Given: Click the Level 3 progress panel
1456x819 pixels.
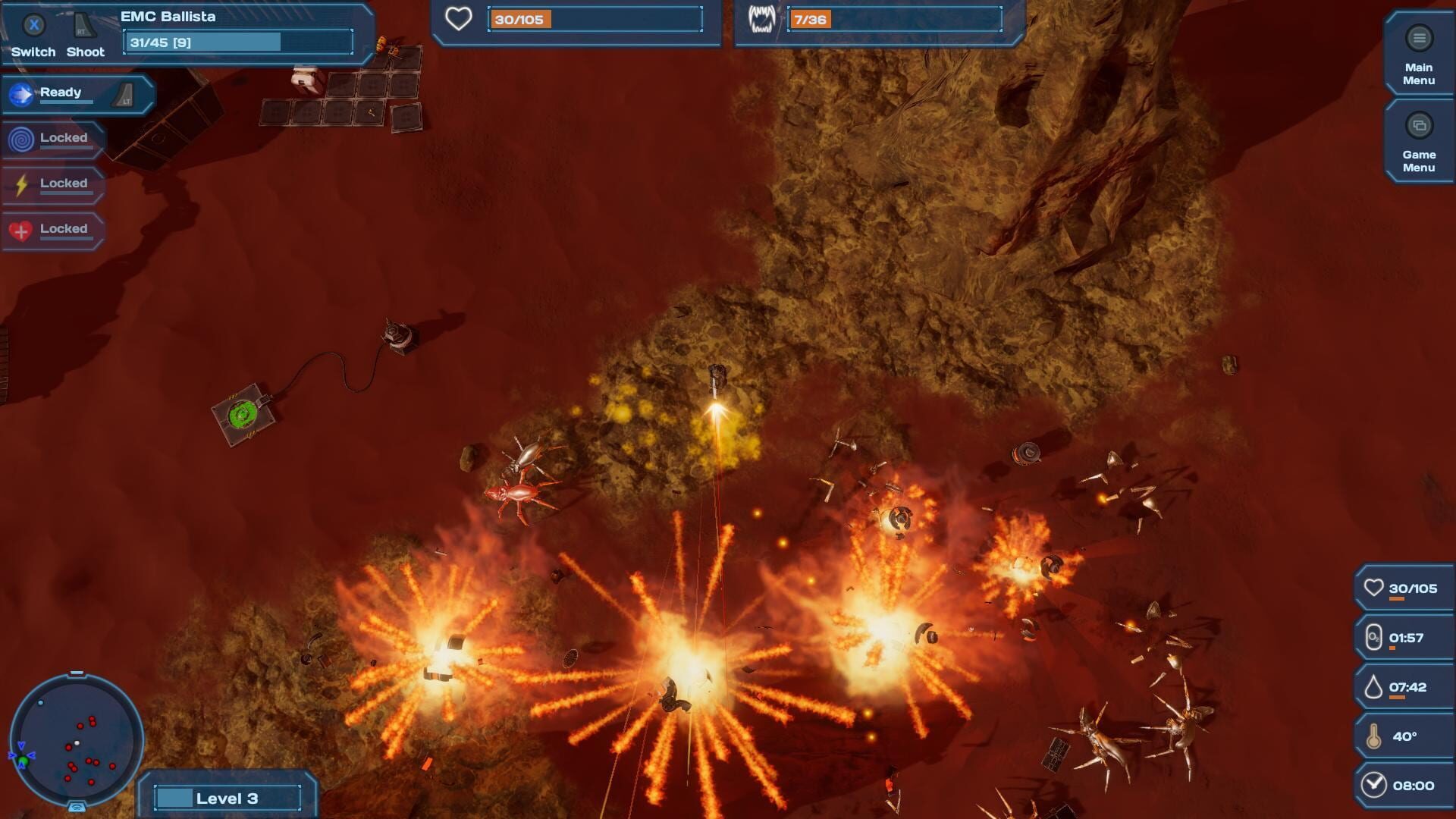Looking at the screenshot, I should click(x=225, y=798).
